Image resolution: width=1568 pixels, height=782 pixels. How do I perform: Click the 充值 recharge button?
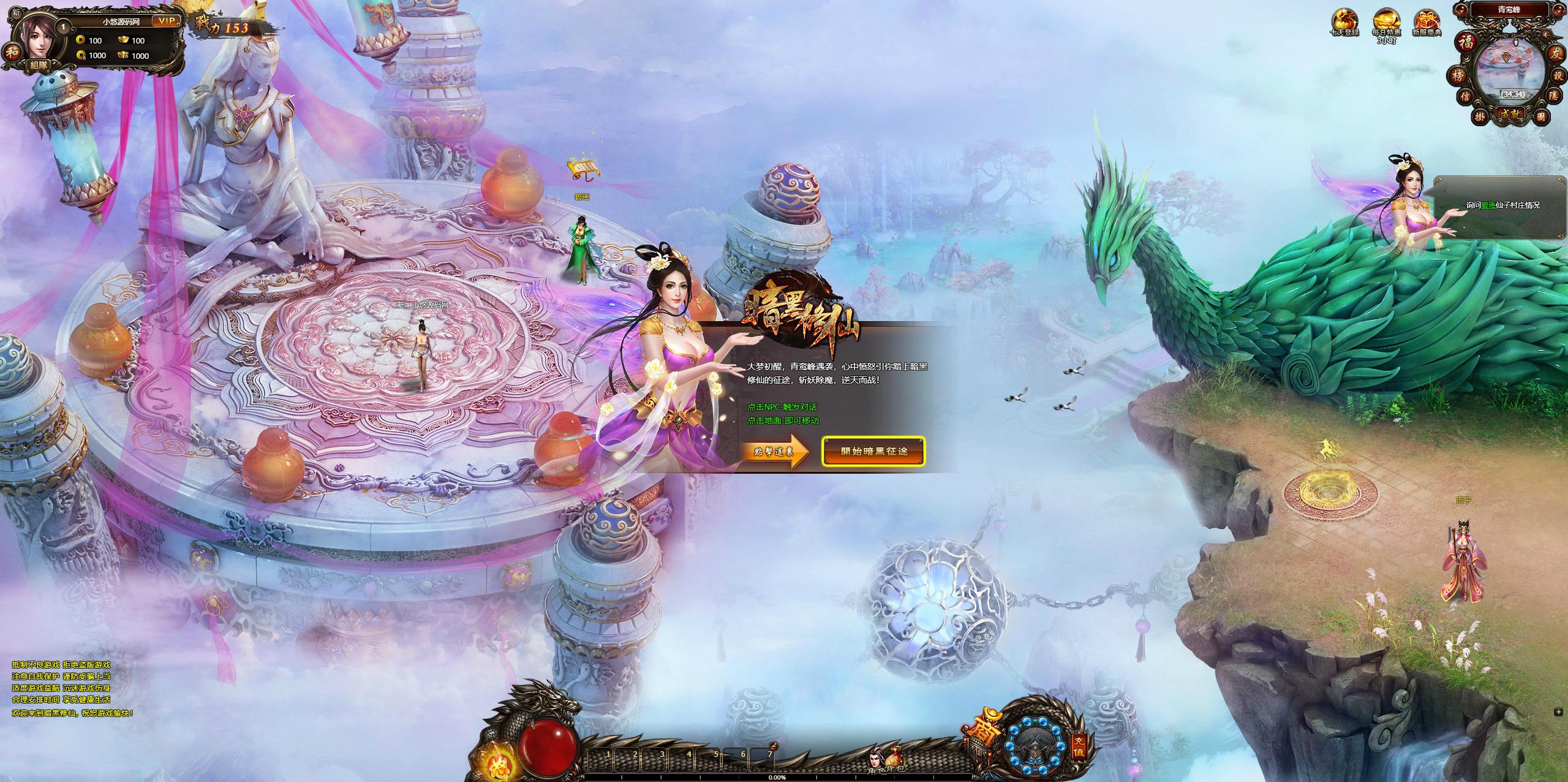tap(1079, 747)
